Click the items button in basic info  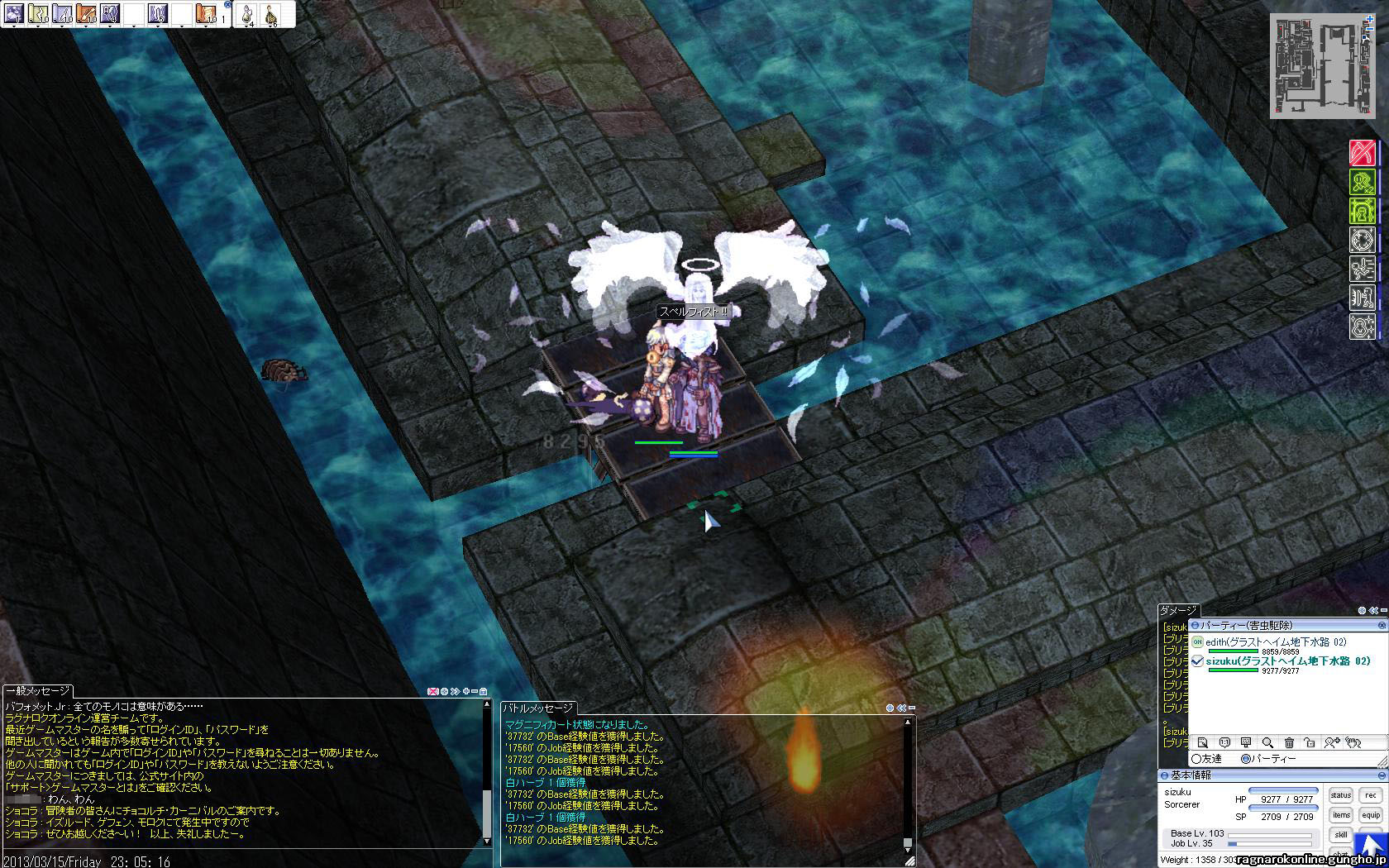[x=1340, y=815]
